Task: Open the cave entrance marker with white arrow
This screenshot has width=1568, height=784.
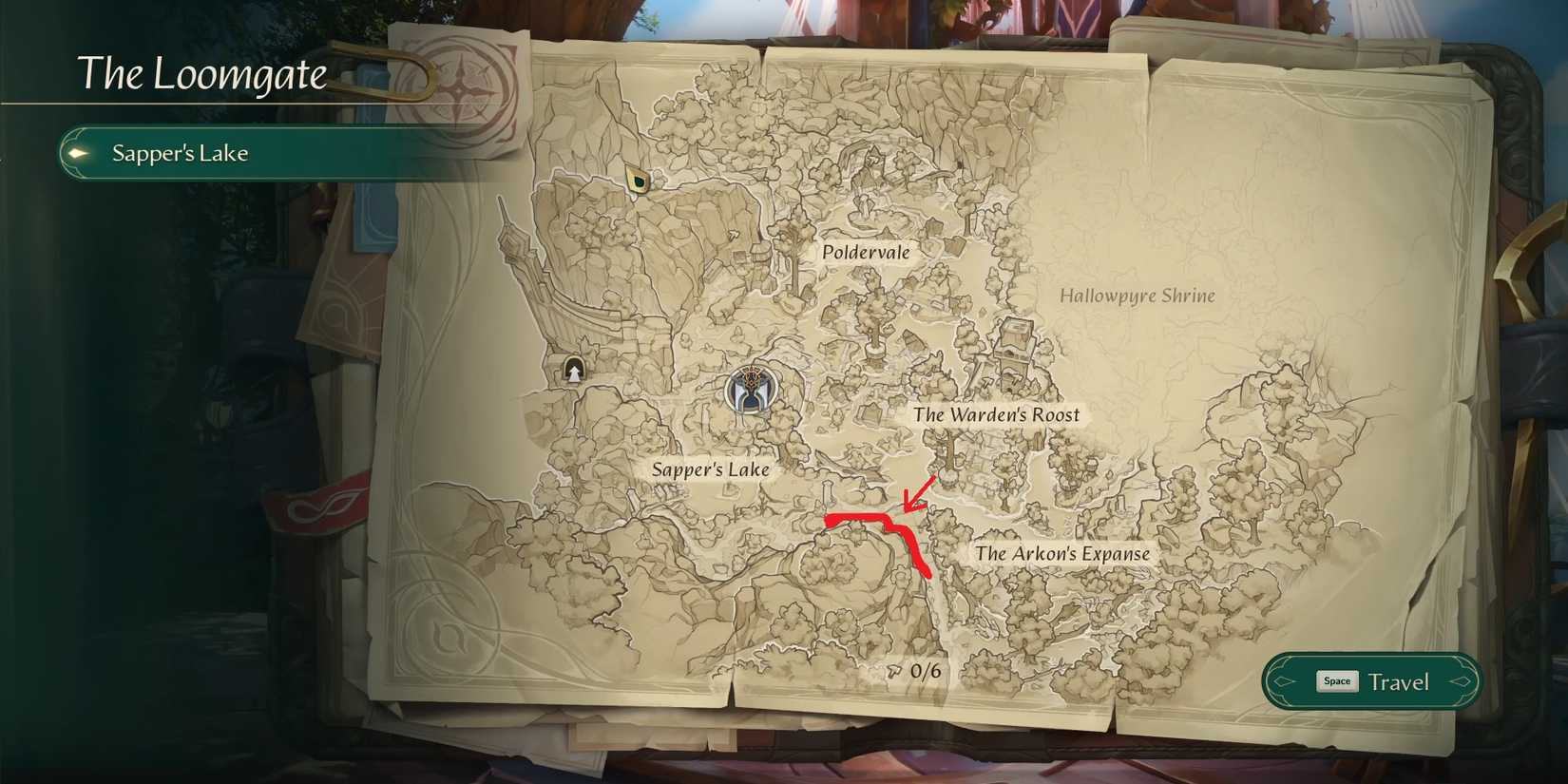Action: pyautogui.click(x=573, y=368)
